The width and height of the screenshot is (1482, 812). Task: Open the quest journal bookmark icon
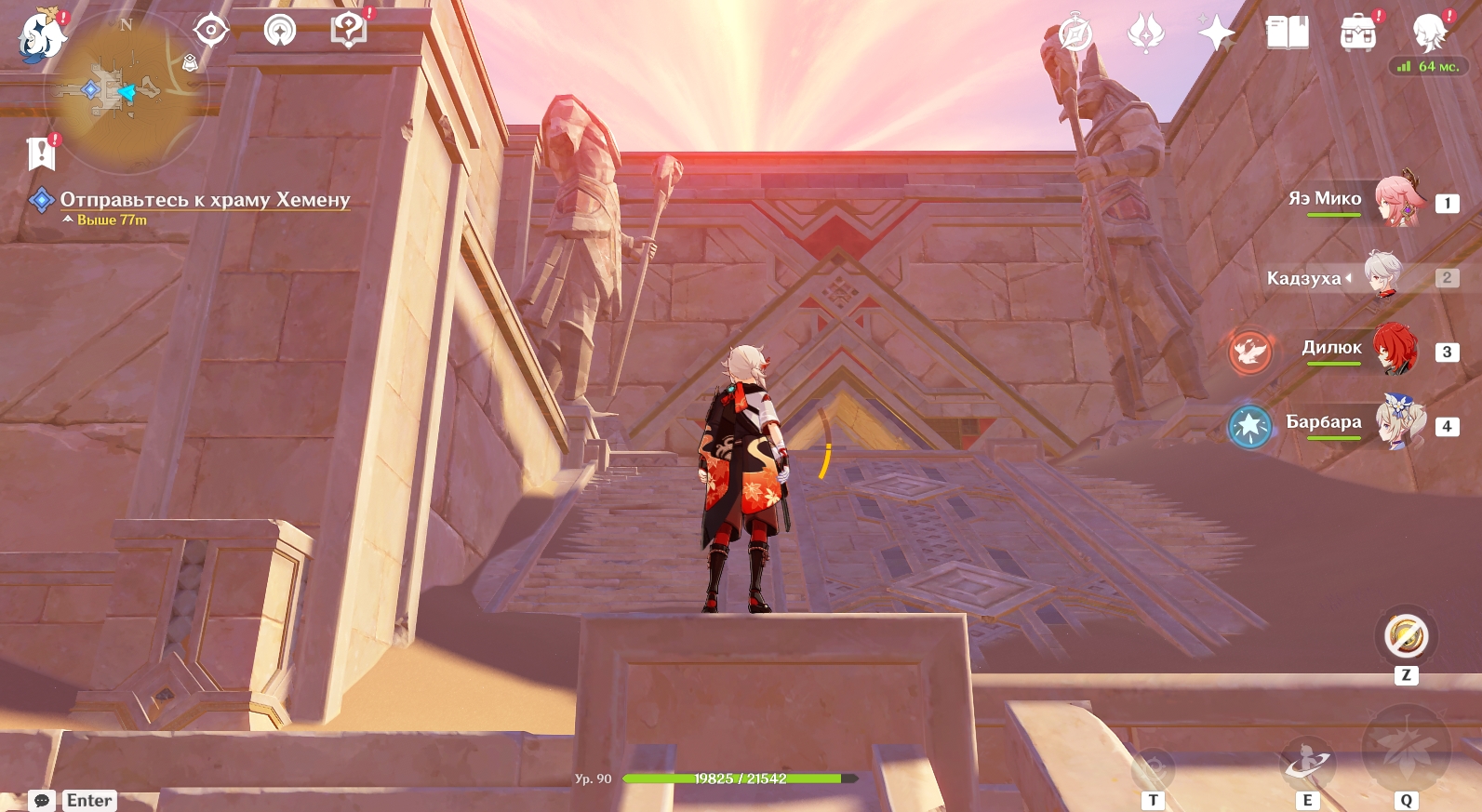pos(41,153)
